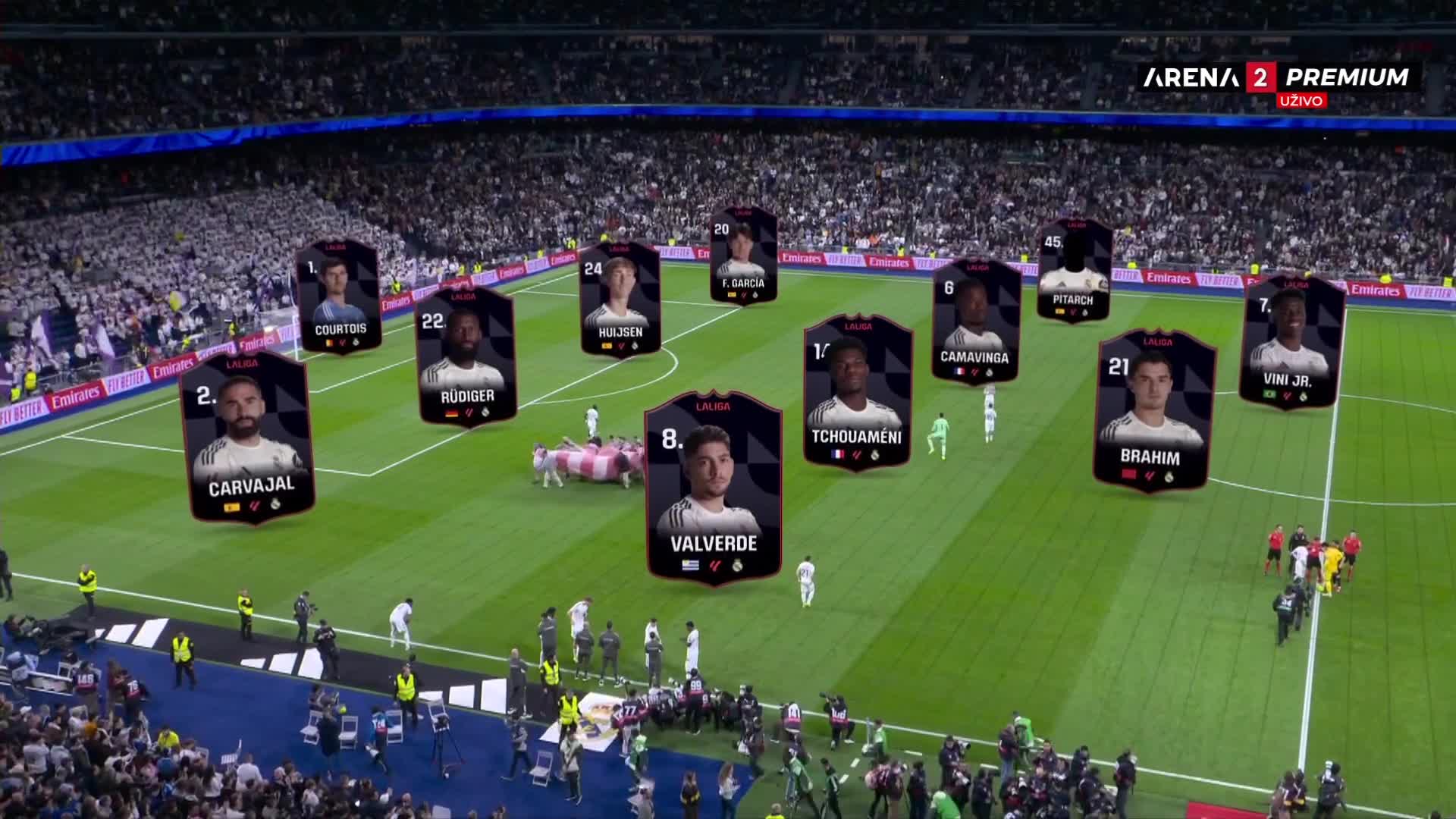Click the Rüdiger lineup card

(467, 356)
